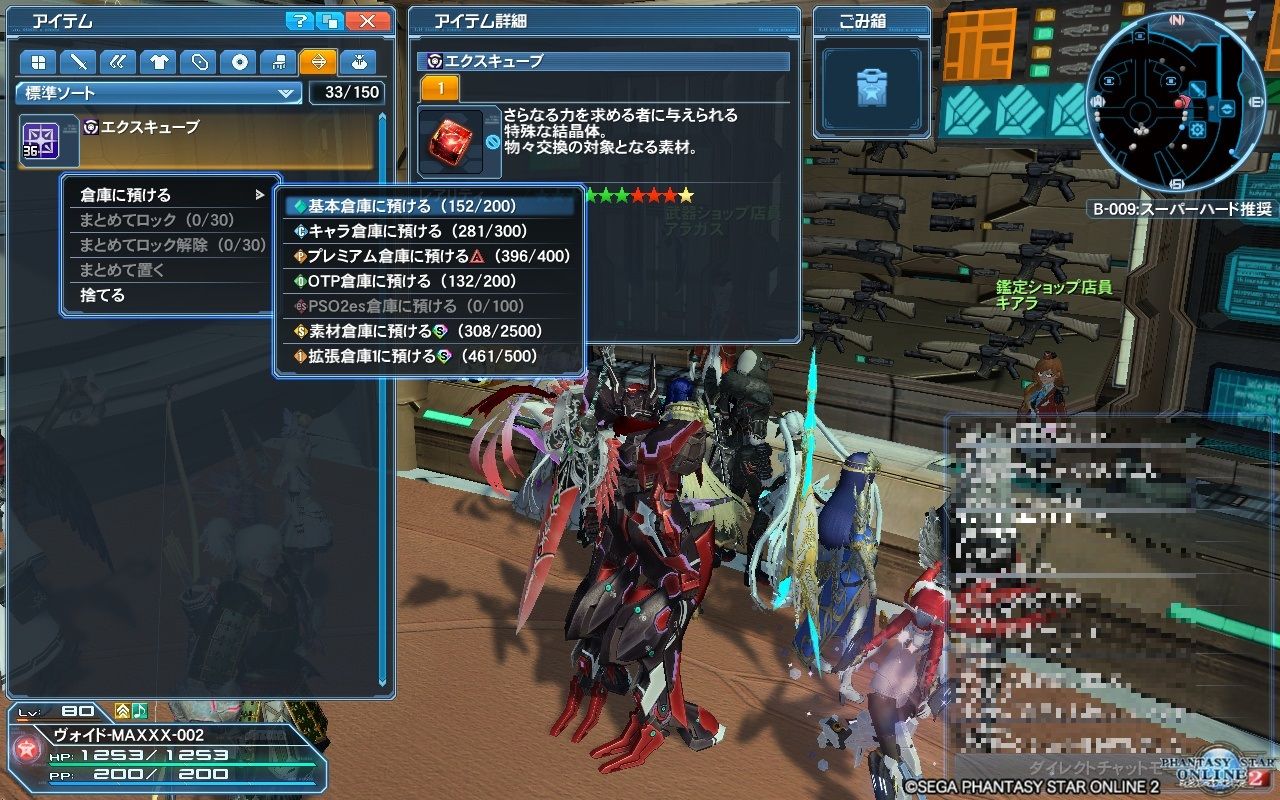Select the highlighted orange material category tab
The height and width of the screenshot is (800, 1280).
tap(320, 62)
